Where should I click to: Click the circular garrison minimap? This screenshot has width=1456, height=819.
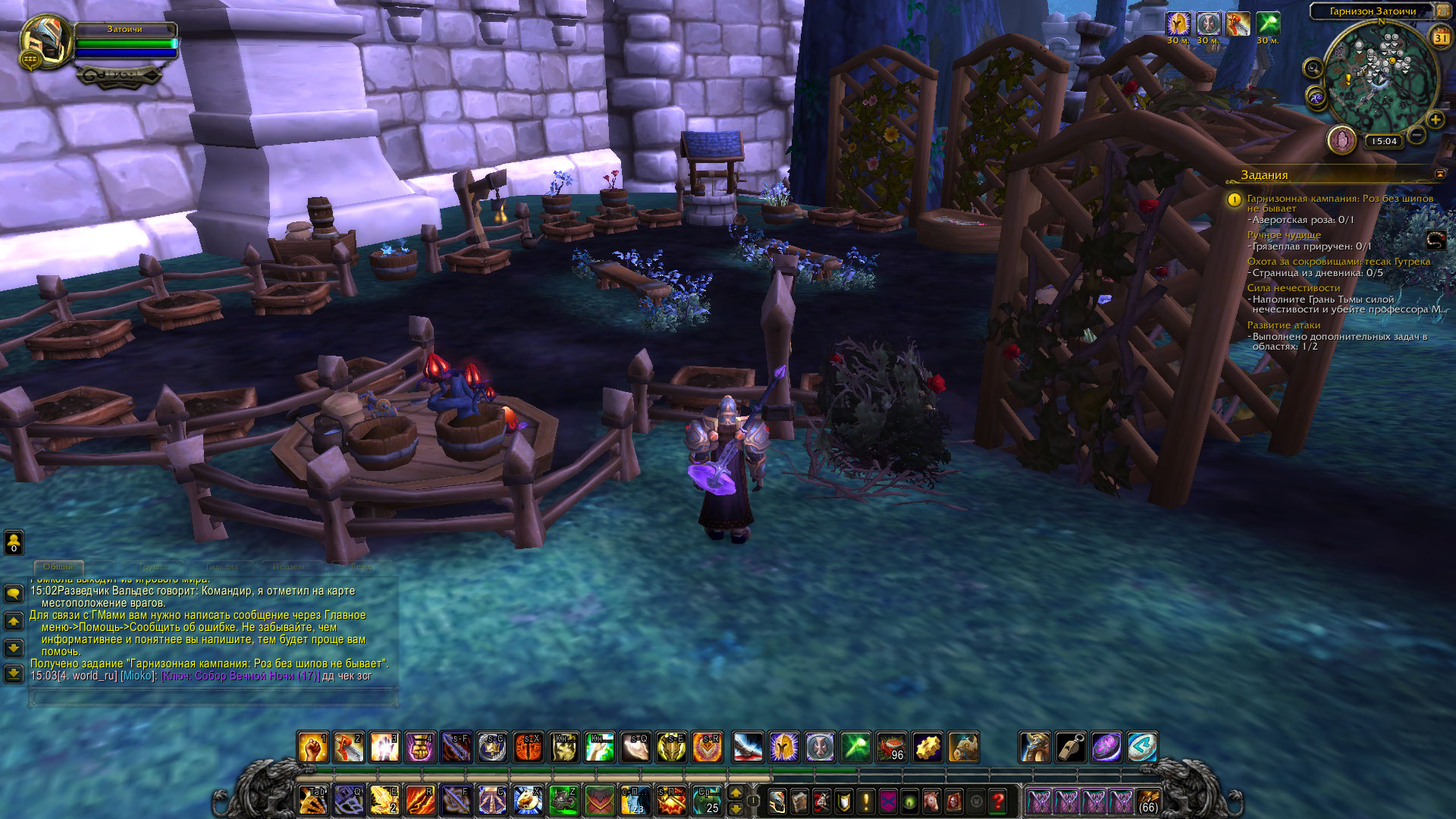pos(1380,77)
